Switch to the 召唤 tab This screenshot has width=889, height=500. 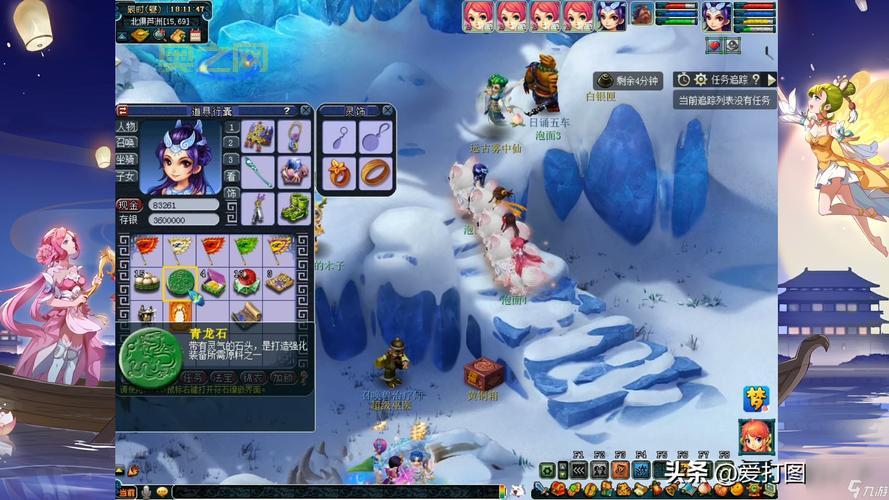pyautogui.click(x=126, y=143)
